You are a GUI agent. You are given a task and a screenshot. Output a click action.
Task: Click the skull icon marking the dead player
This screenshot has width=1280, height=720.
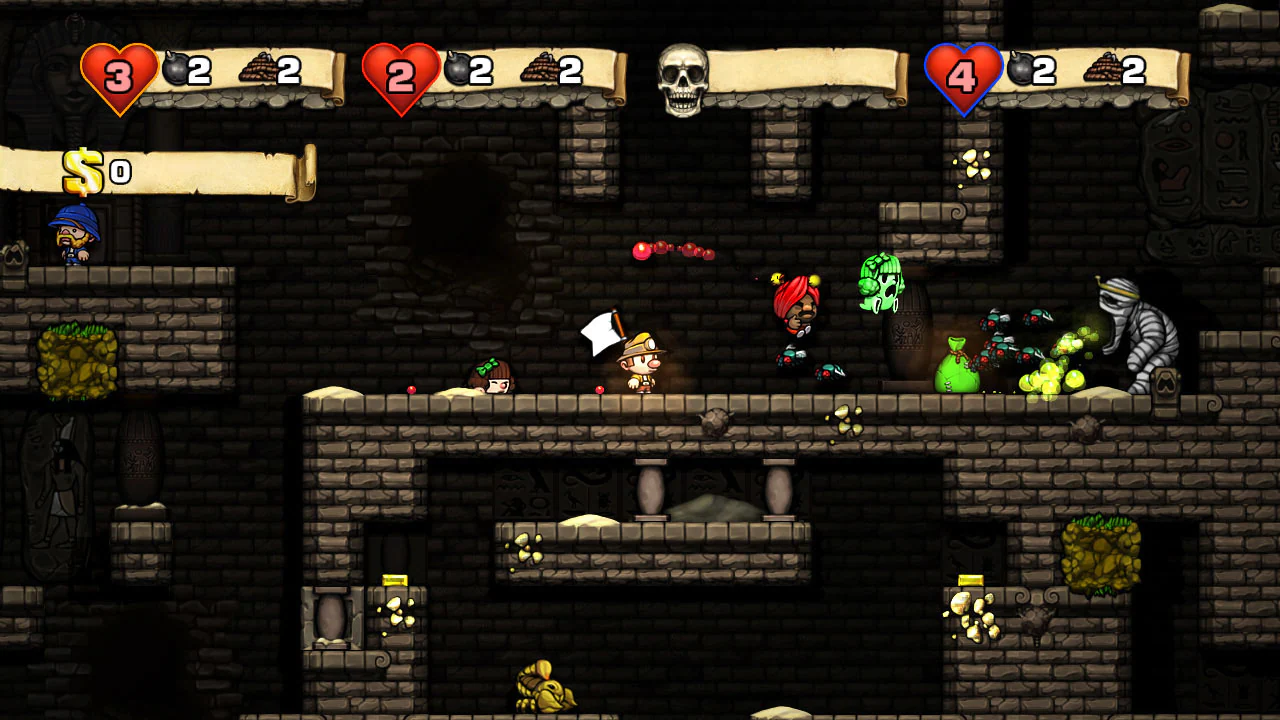coord(685,80)
